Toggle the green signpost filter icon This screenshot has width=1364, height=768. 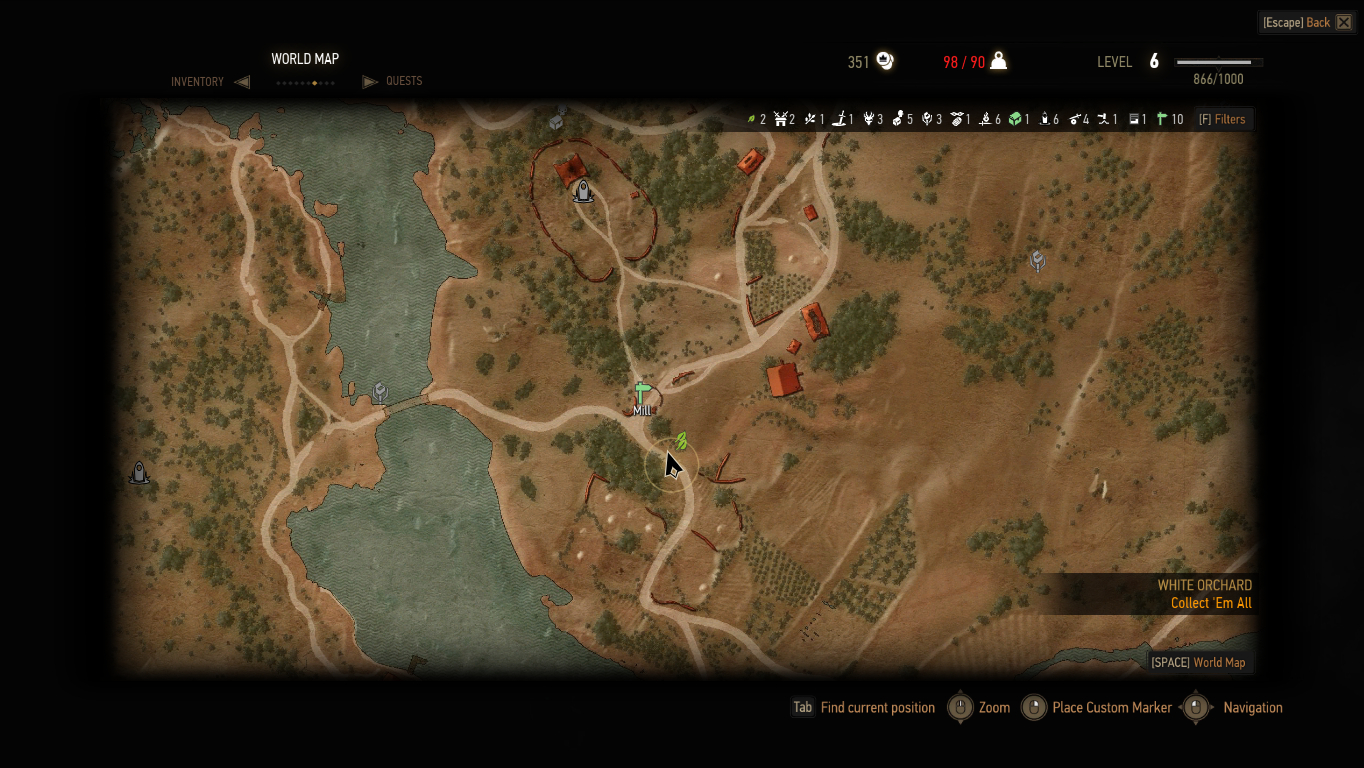[1162, 119]
